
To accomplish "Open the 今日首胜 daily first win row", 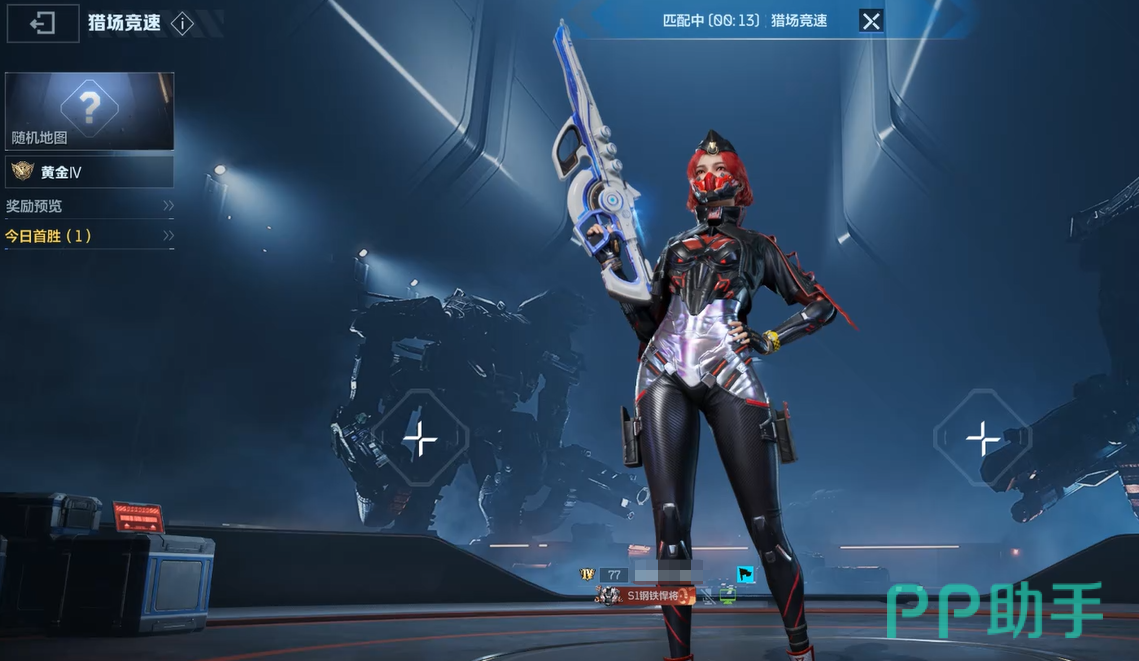I will pyautogui.click(x=89, y=236).
